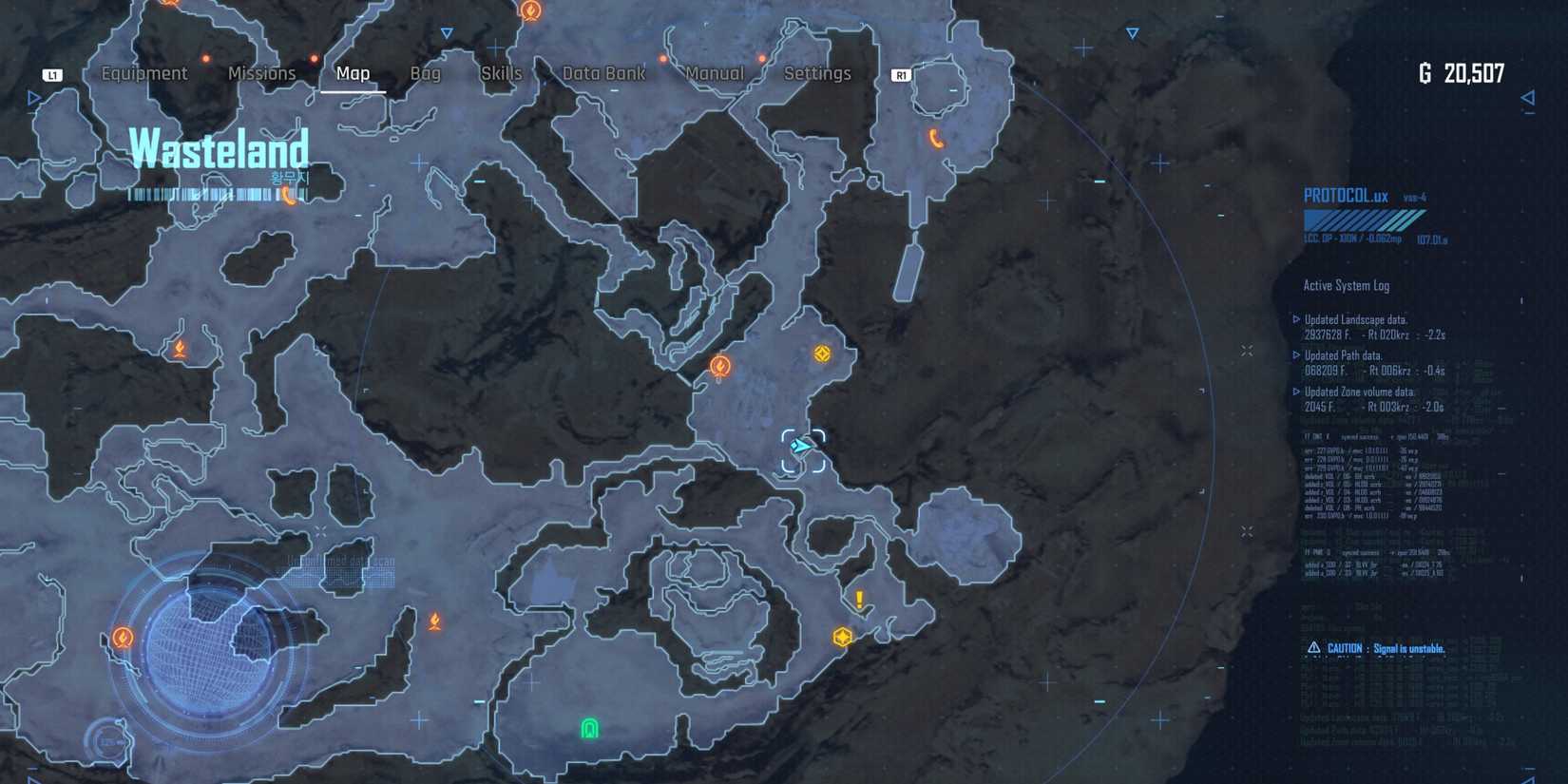Click the Signal is unstable caution warning
Screen dimensions: 1568x784
coord(1376,646)
